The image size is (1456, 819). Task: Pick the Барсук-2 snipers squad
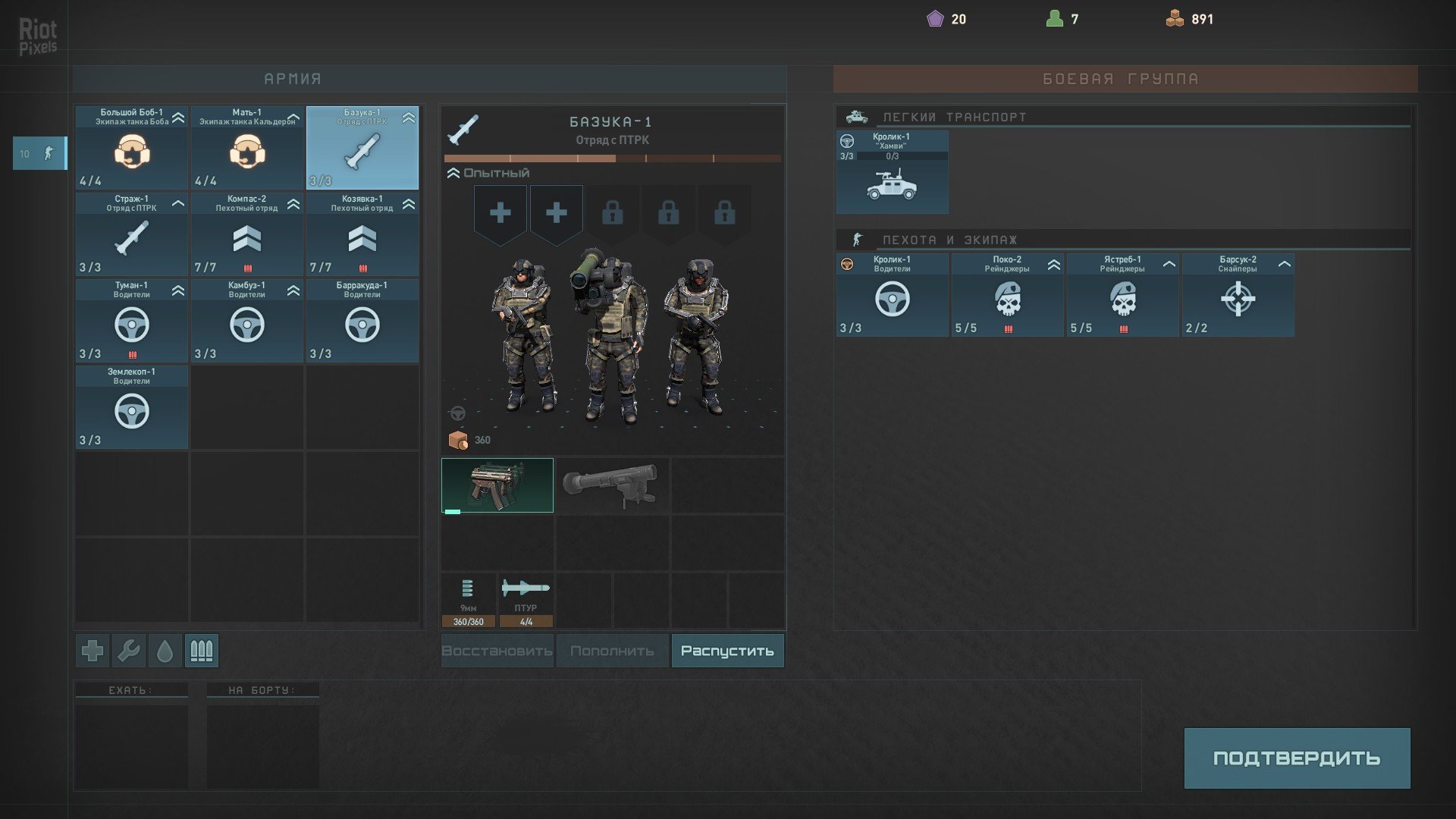(x=1238, y=295)
